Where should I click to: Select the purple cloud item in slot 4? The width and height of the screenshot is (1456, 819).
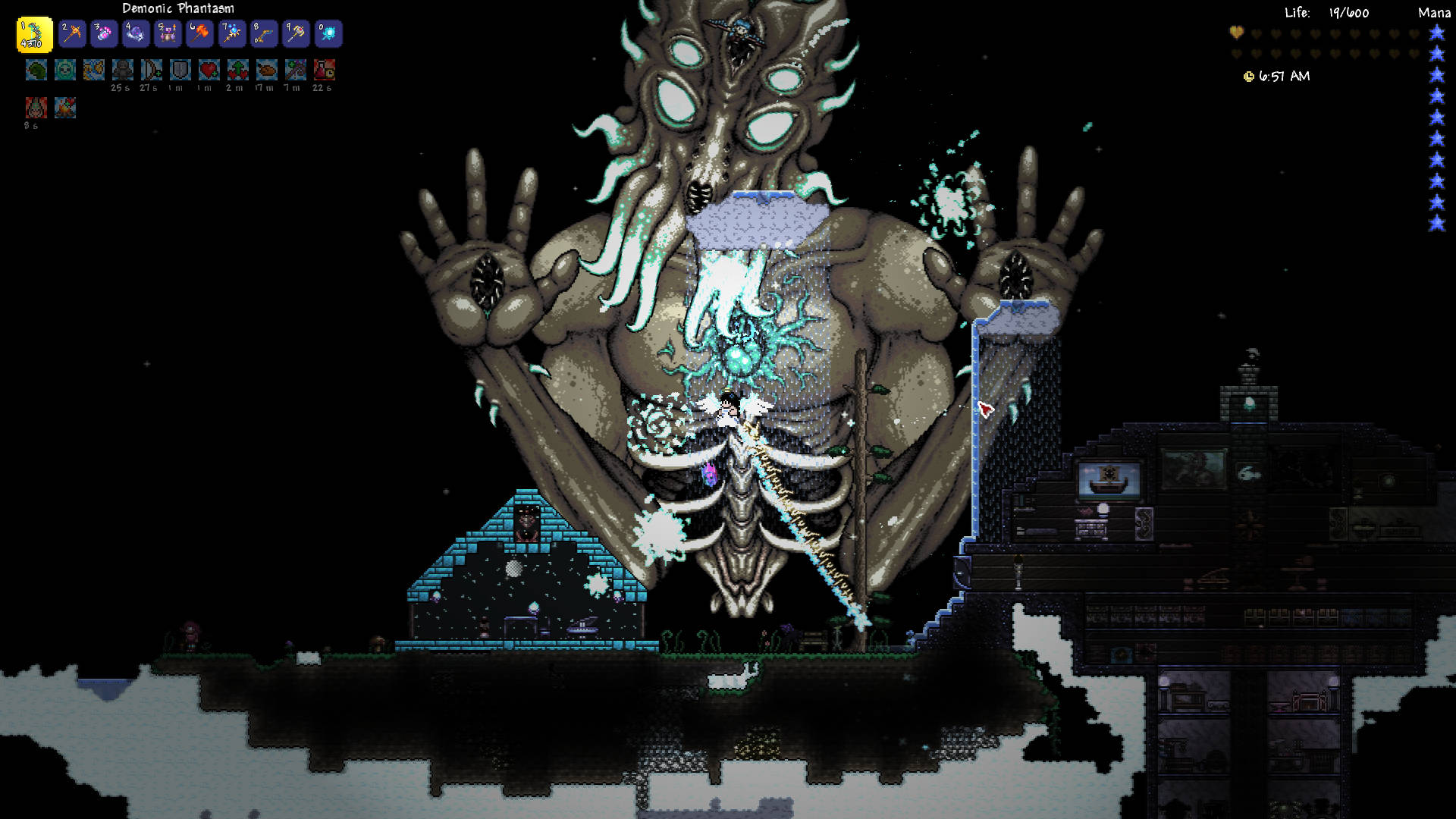point(136,34)
